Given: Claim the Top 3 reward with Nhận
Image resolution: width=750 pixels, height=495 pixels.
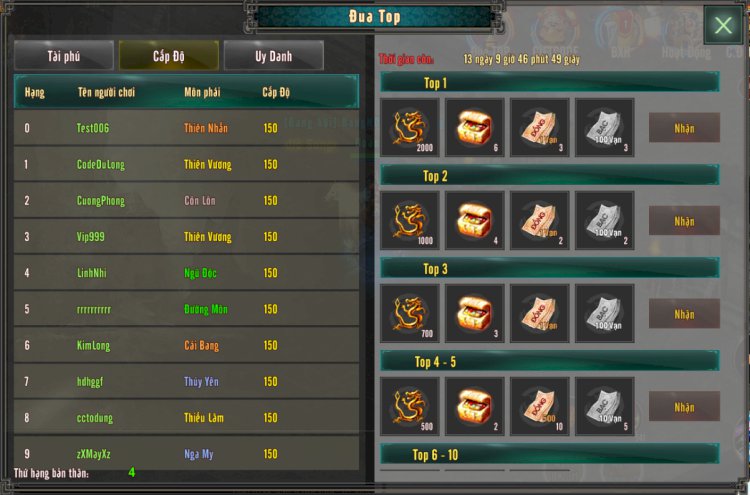Looking at the screenshot, I should 684,314.
